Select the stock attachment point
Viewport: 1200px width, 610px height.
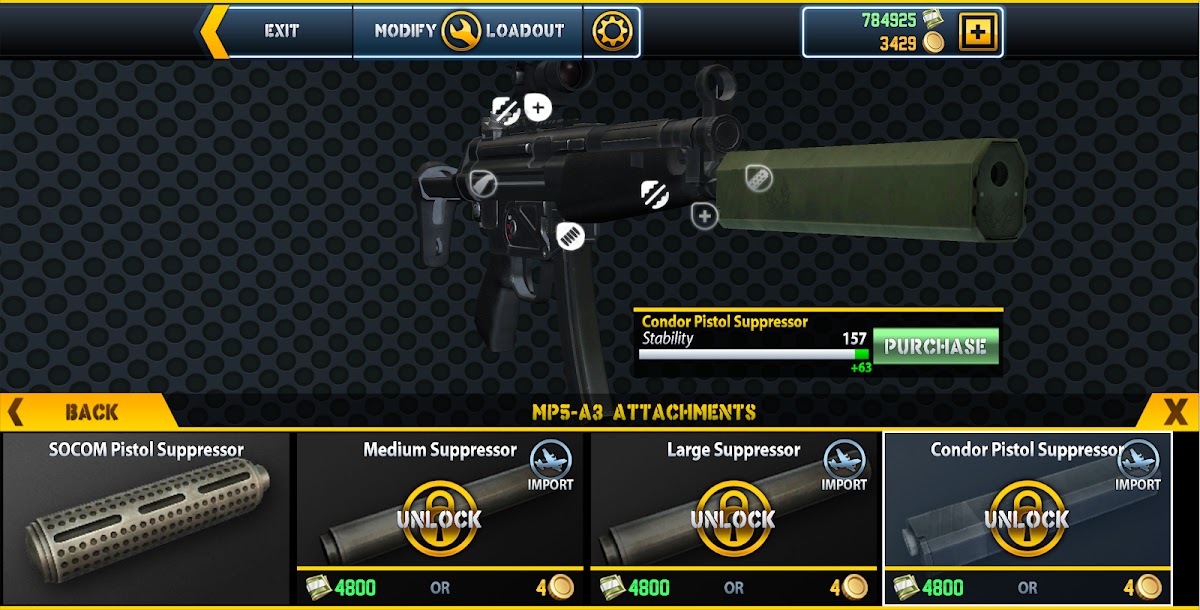482,183
